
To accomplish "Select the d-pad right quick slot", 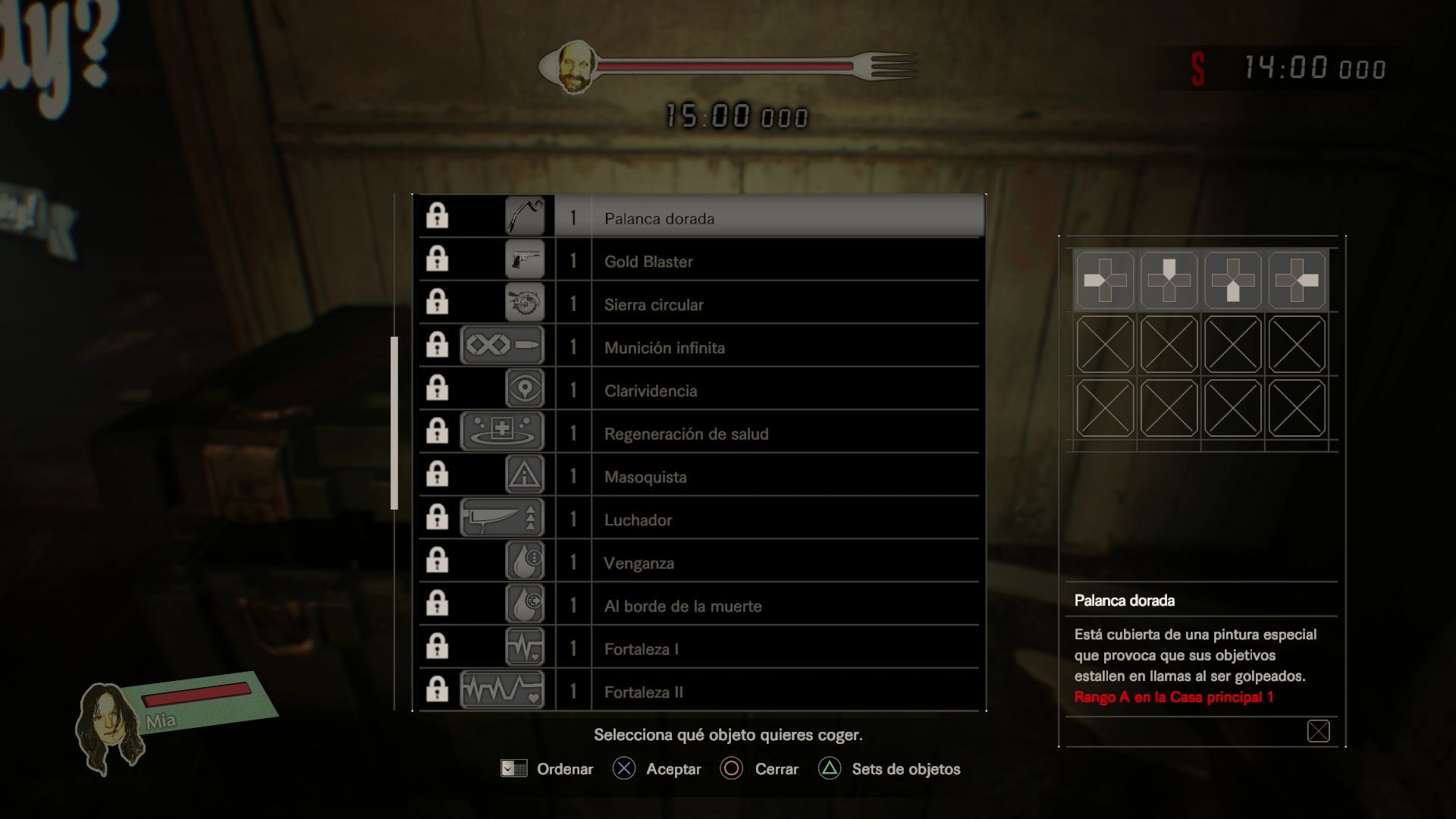I will pos(1297,281).
